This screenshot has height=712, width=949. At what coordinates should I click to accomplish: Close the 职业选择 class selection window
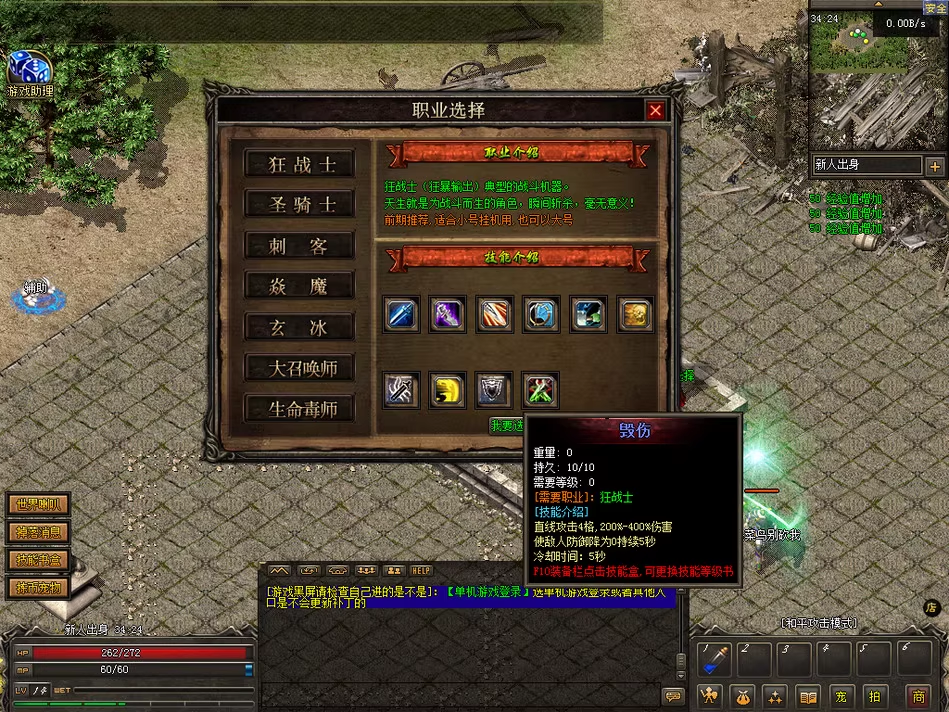(x=655, y=111)
